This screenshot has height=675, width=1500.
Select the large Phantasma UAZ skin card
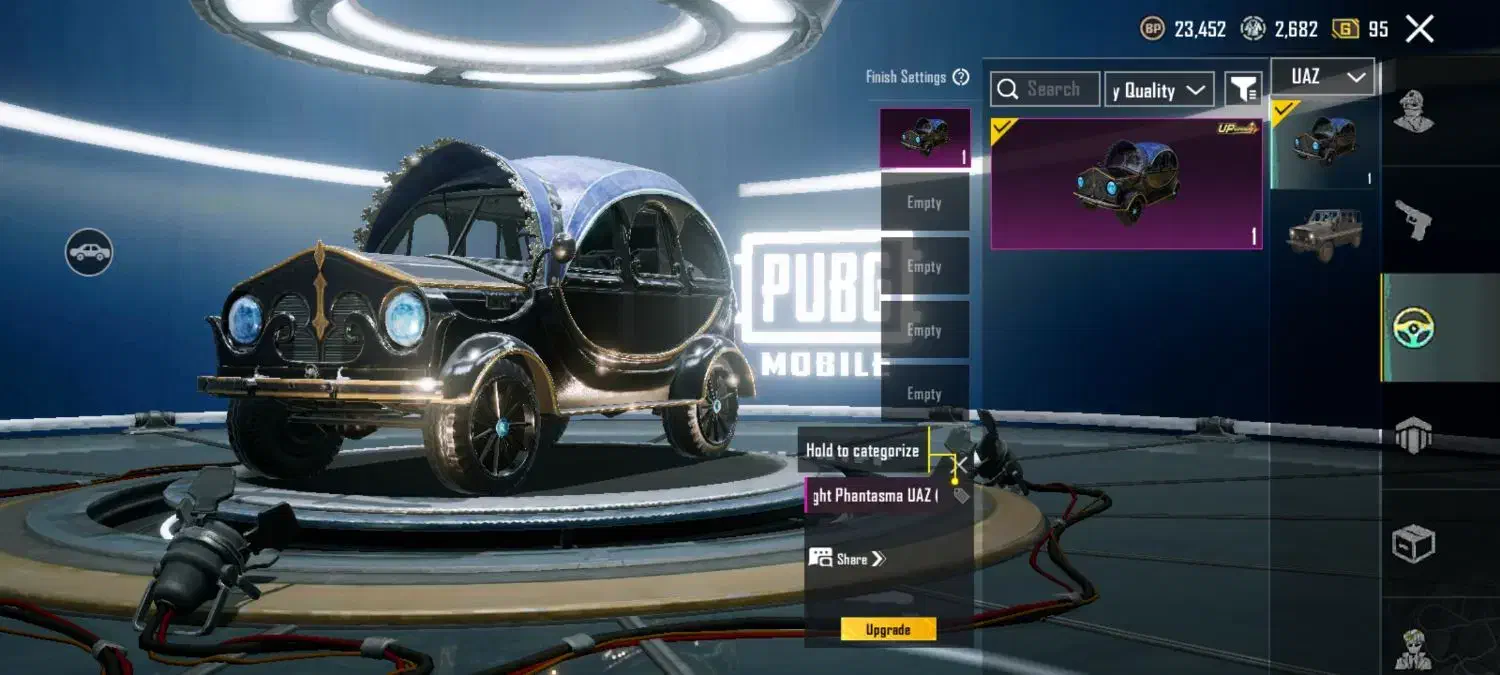coord(1126,183)
